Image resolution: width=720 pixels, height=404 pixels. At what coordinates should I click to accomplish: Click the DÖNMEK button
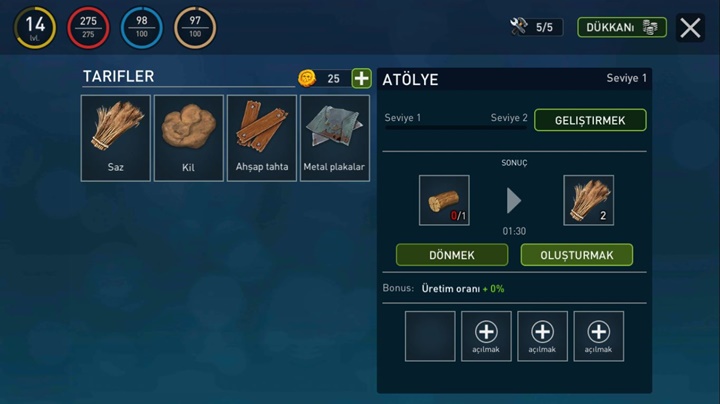pyautogui.click(x=451, y=255)
